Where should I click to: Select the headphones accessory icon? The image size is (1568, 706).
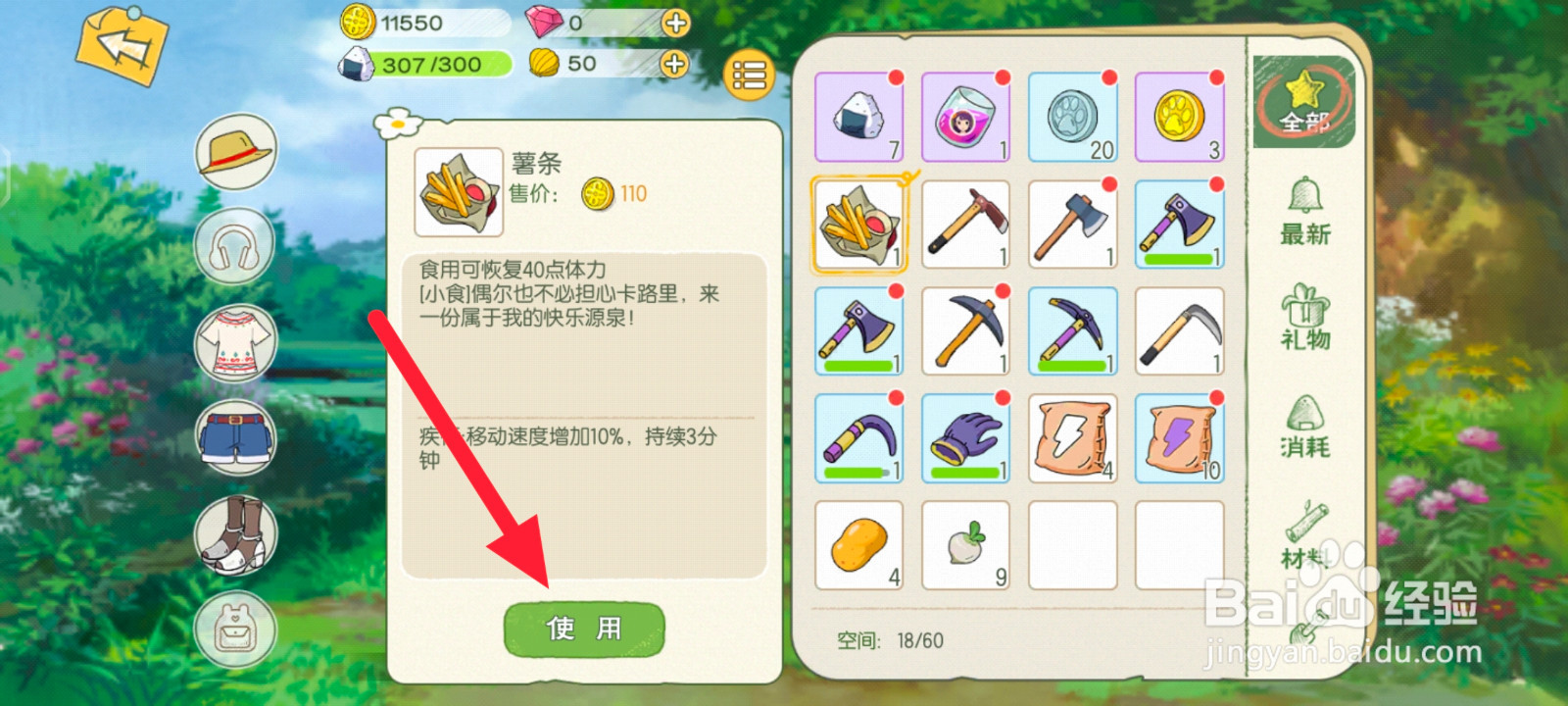(x=234, y=246)
